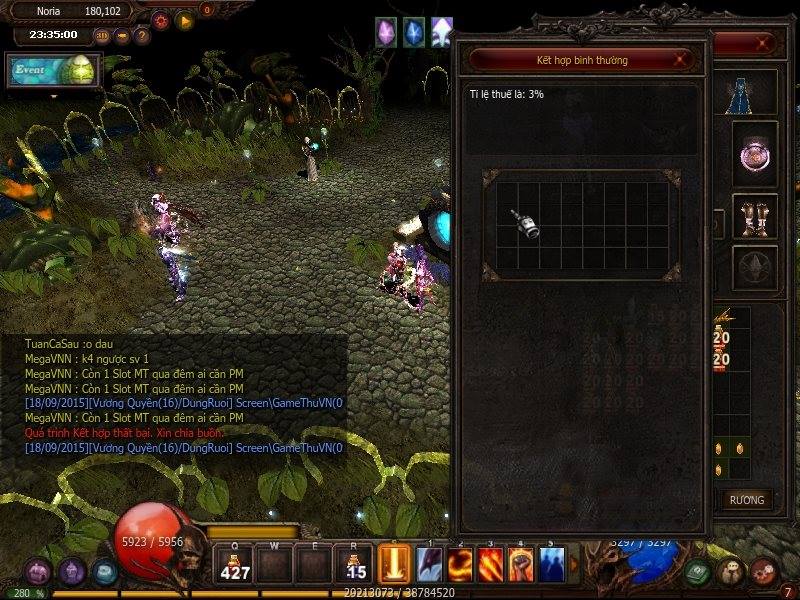Click the orange play arrow button
800x600 pixels.
tap(185, 20)
